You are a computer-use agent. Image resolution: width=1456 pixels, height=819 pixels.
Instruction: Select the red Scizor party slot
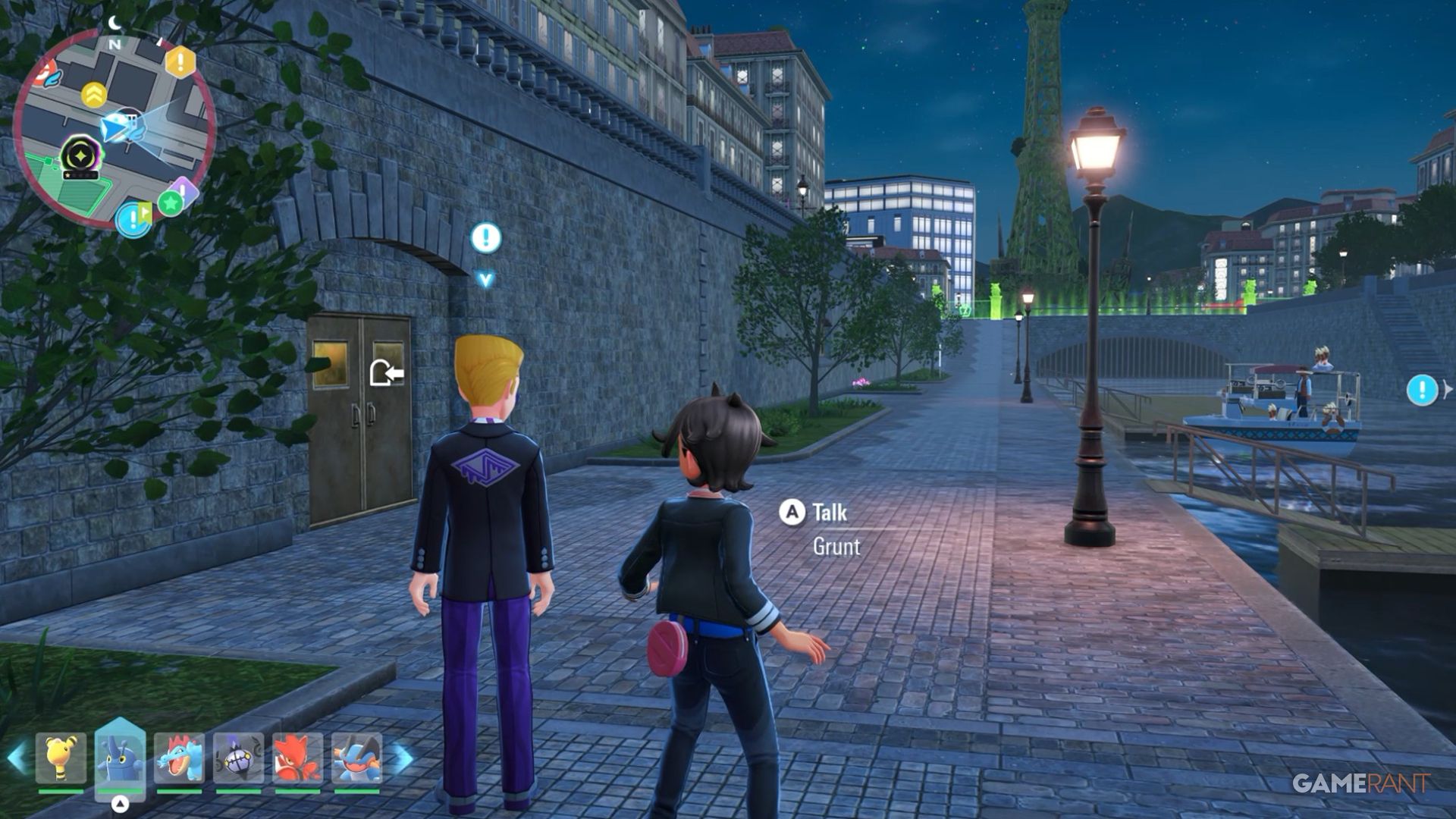297,758
